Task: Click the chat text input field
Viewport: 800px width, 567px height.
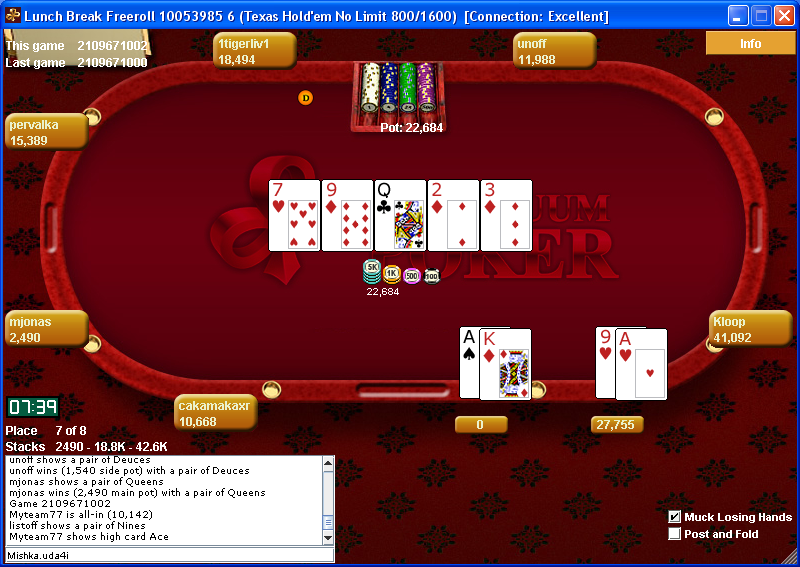Action: pos(168,555)
